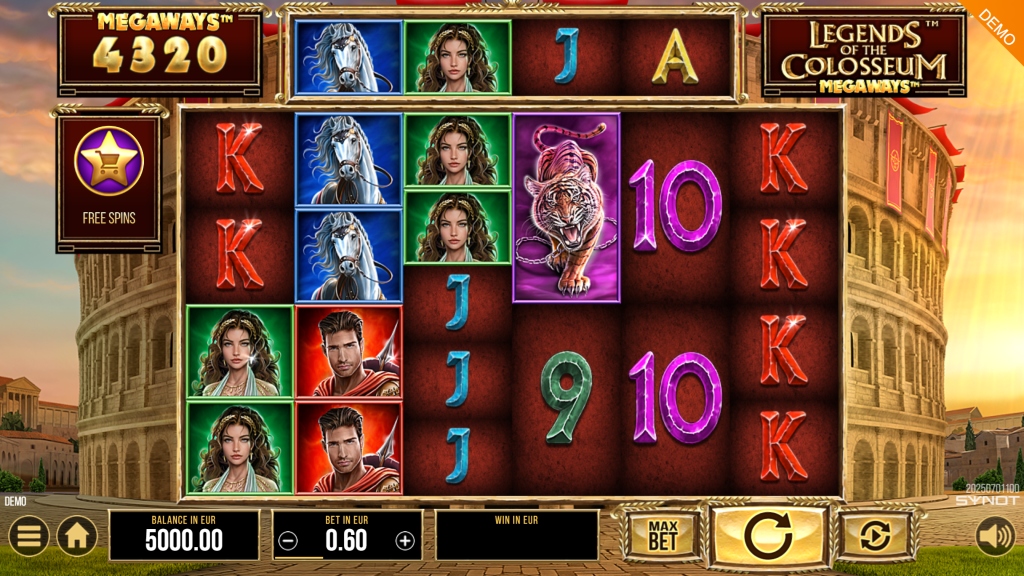Decrease the bet with the minus button

(288, 541)
